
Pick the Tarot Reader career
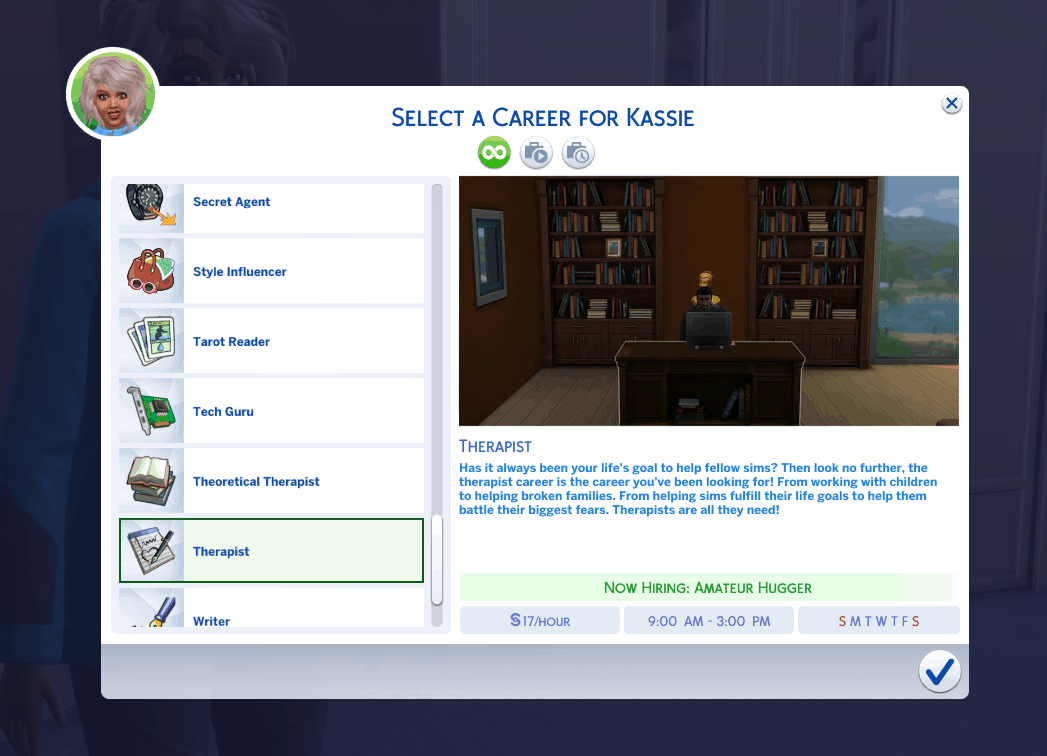(x=271, y=342)
